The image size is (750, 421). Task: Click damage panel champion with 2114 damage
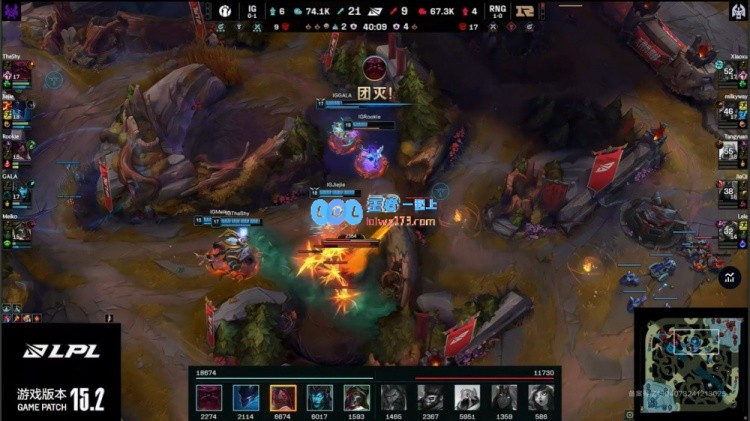tap(246, 397)
